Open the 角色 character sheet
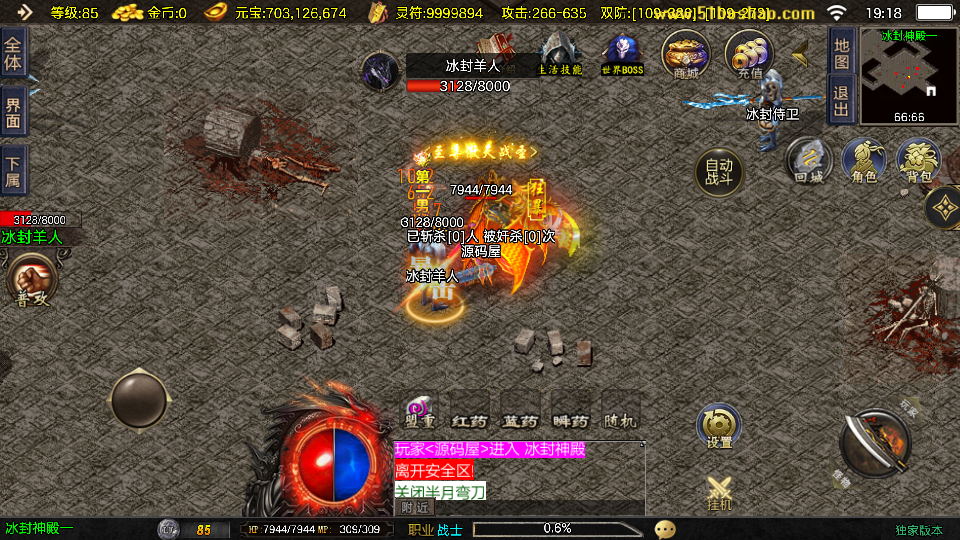 [863, 161]
